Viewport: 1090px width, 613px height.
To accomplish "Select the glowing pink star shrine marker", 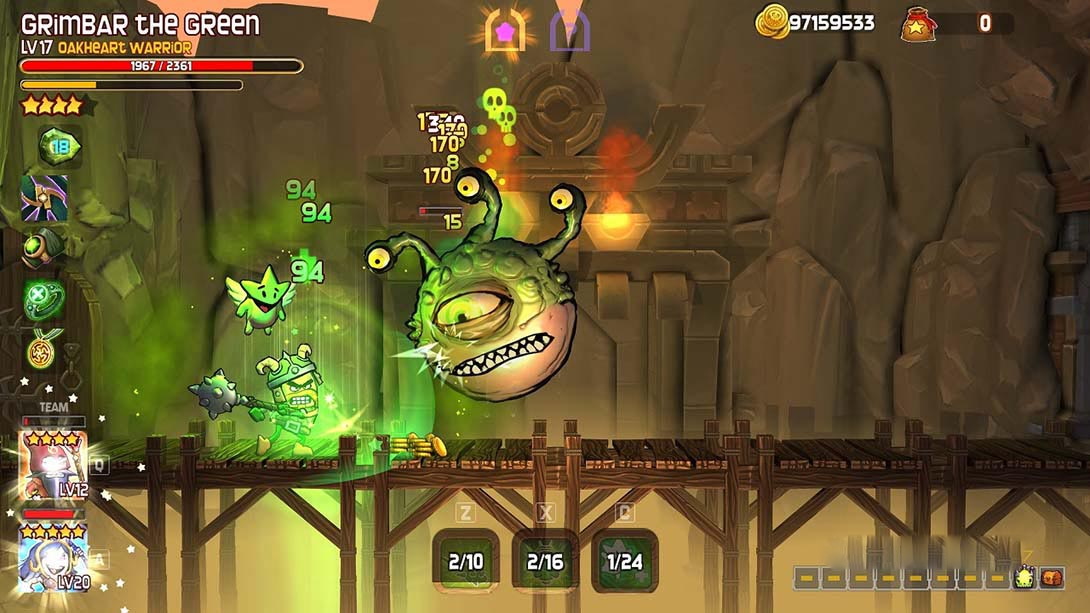I will click(x=505, y=31).
